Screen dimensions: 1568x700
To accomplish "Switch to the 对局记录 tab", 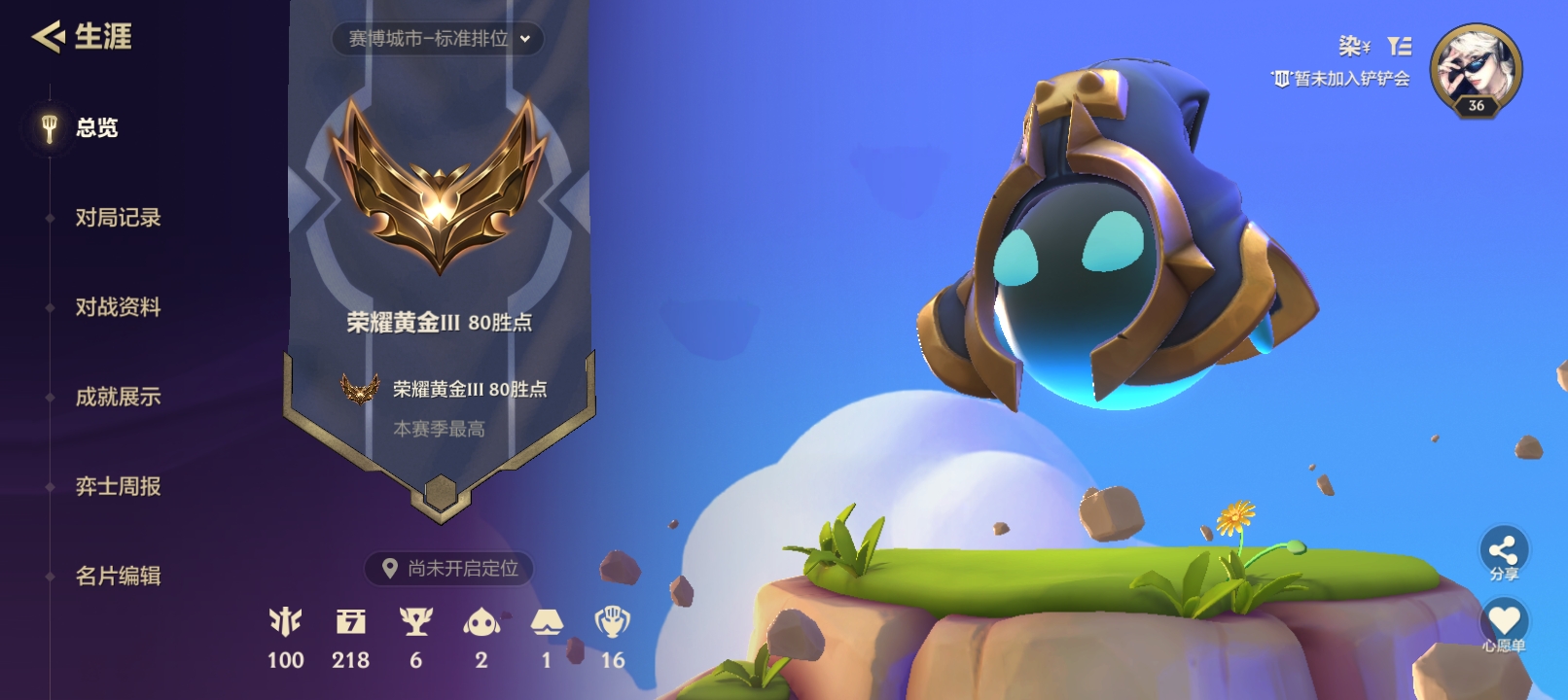I will tap(116, 218).
